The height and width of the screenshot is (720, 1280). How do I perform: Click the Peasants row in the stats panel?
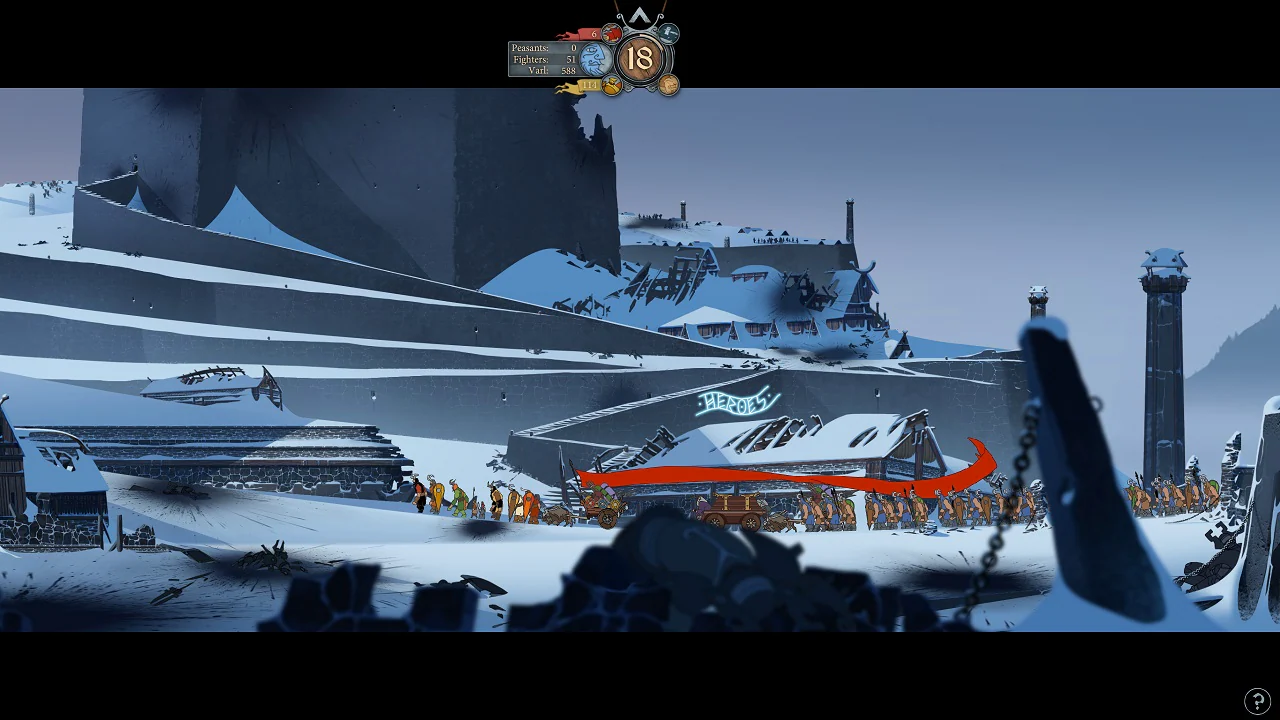tap(545, 47)
